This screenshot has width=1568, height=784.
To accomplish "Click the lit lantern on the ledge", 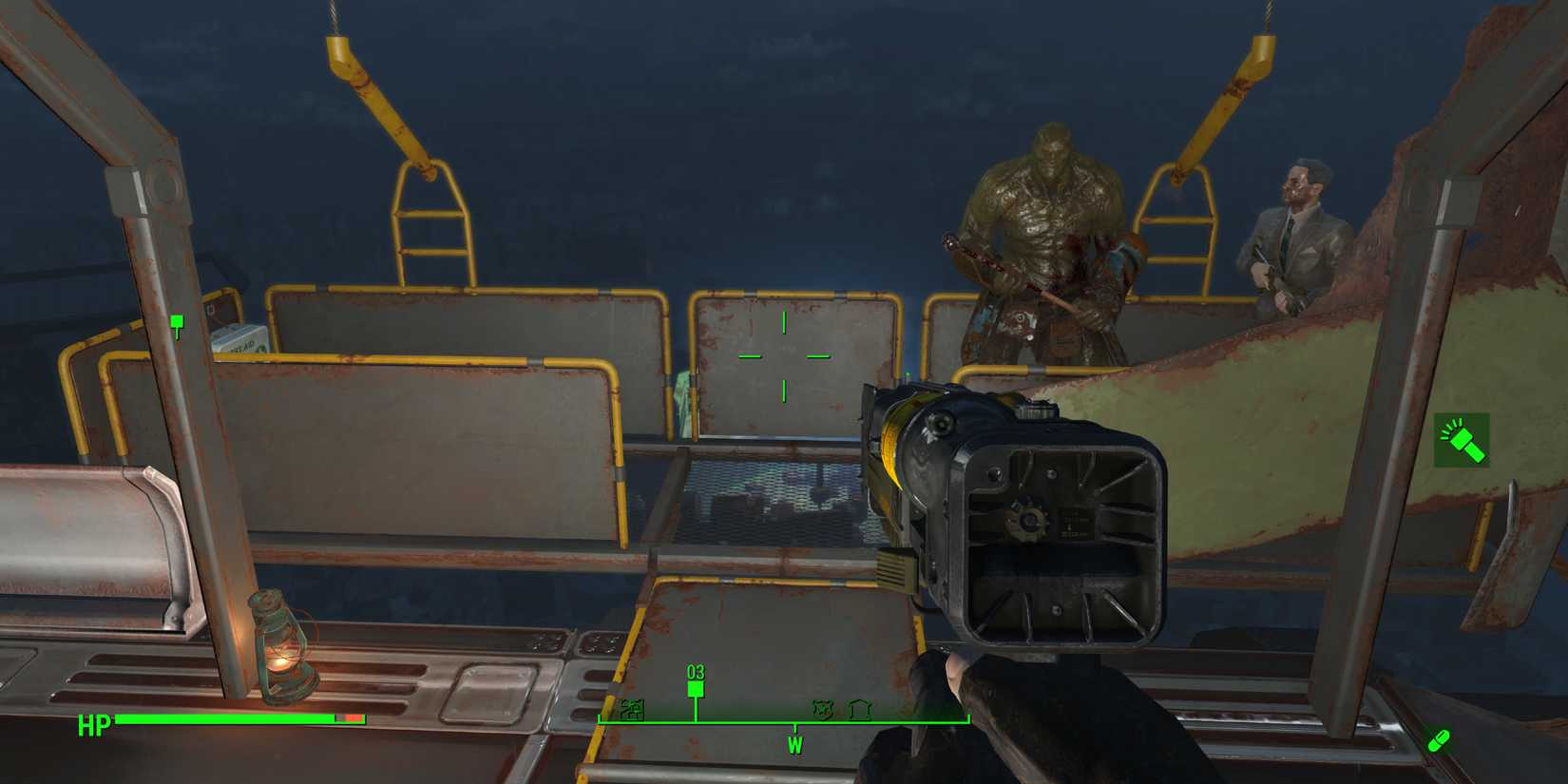I will (282, 642).
